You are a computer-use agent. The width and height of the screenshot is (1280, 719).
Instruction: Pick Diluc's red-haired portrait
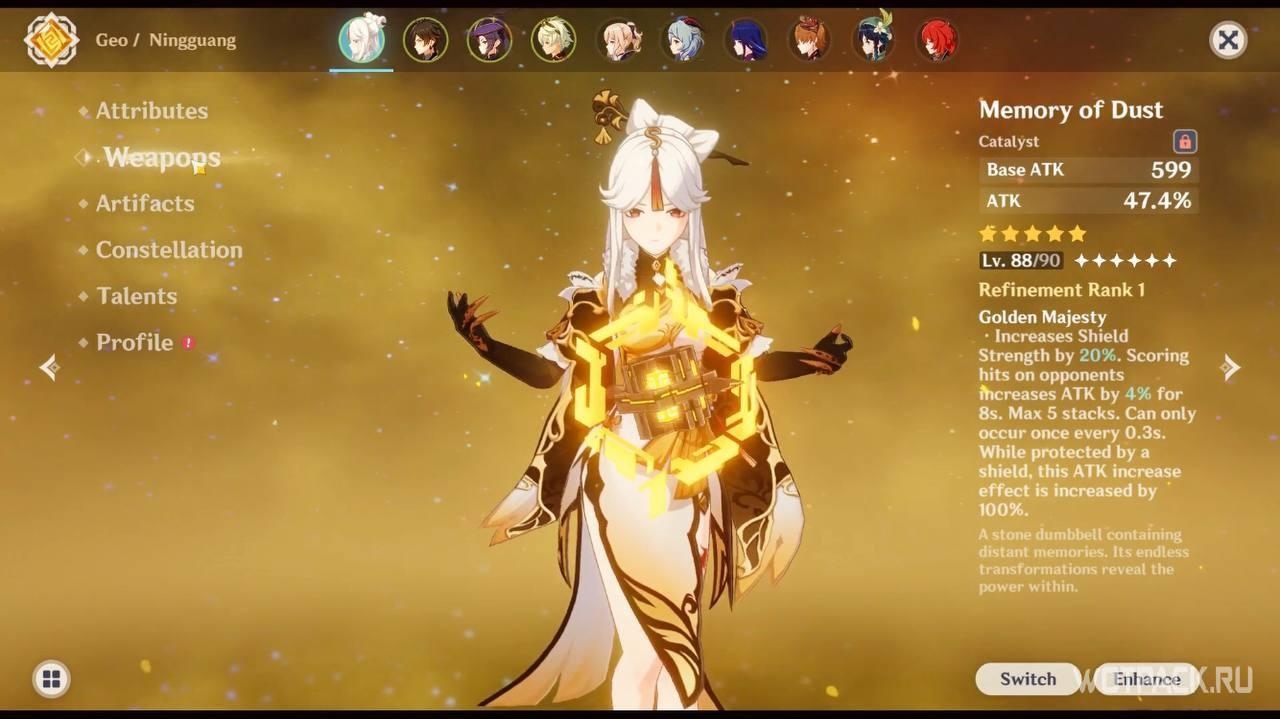click(937, 40)
